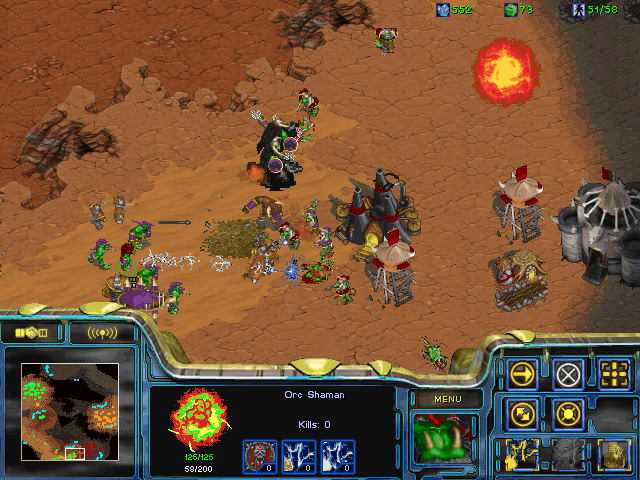
Task: Click the greyed-out middle spell icon
Action: click(569, 453)
